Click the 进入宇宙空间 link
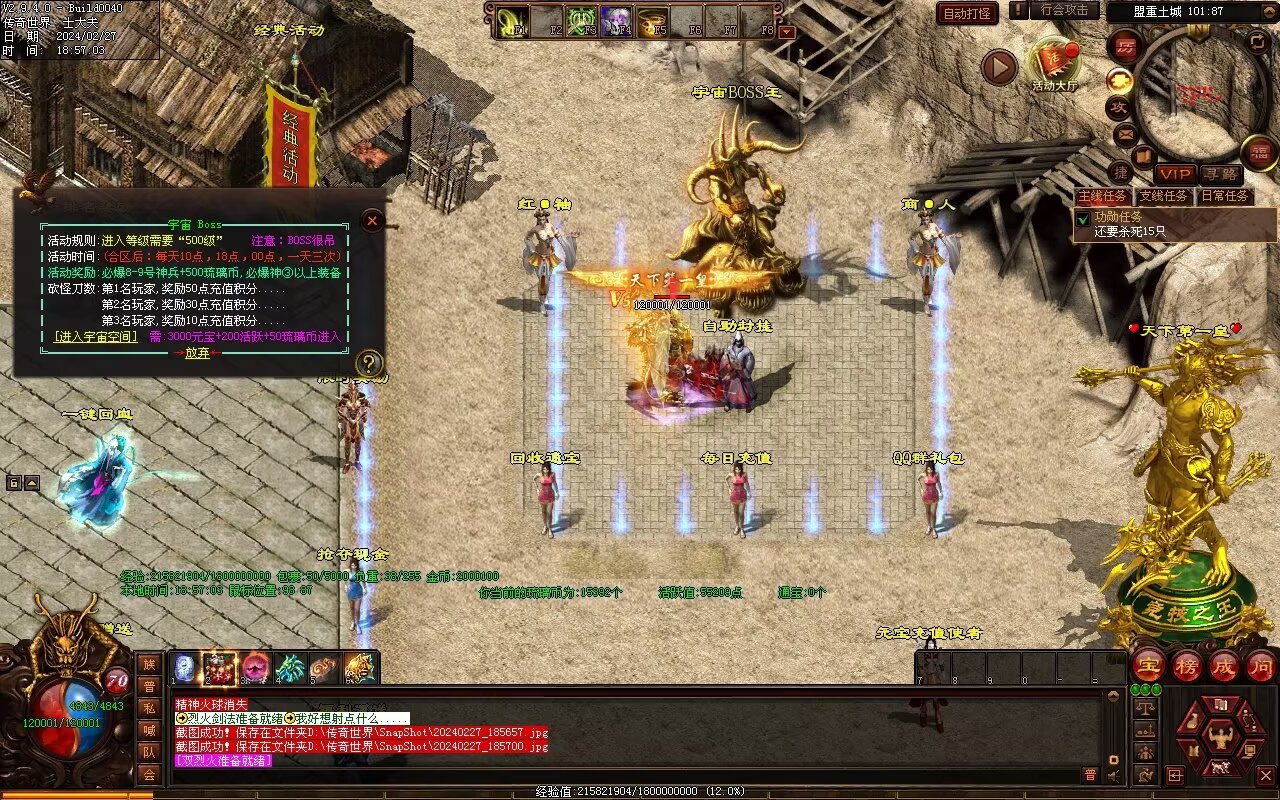The image size is (1280, 800). [x=96, y=337]
